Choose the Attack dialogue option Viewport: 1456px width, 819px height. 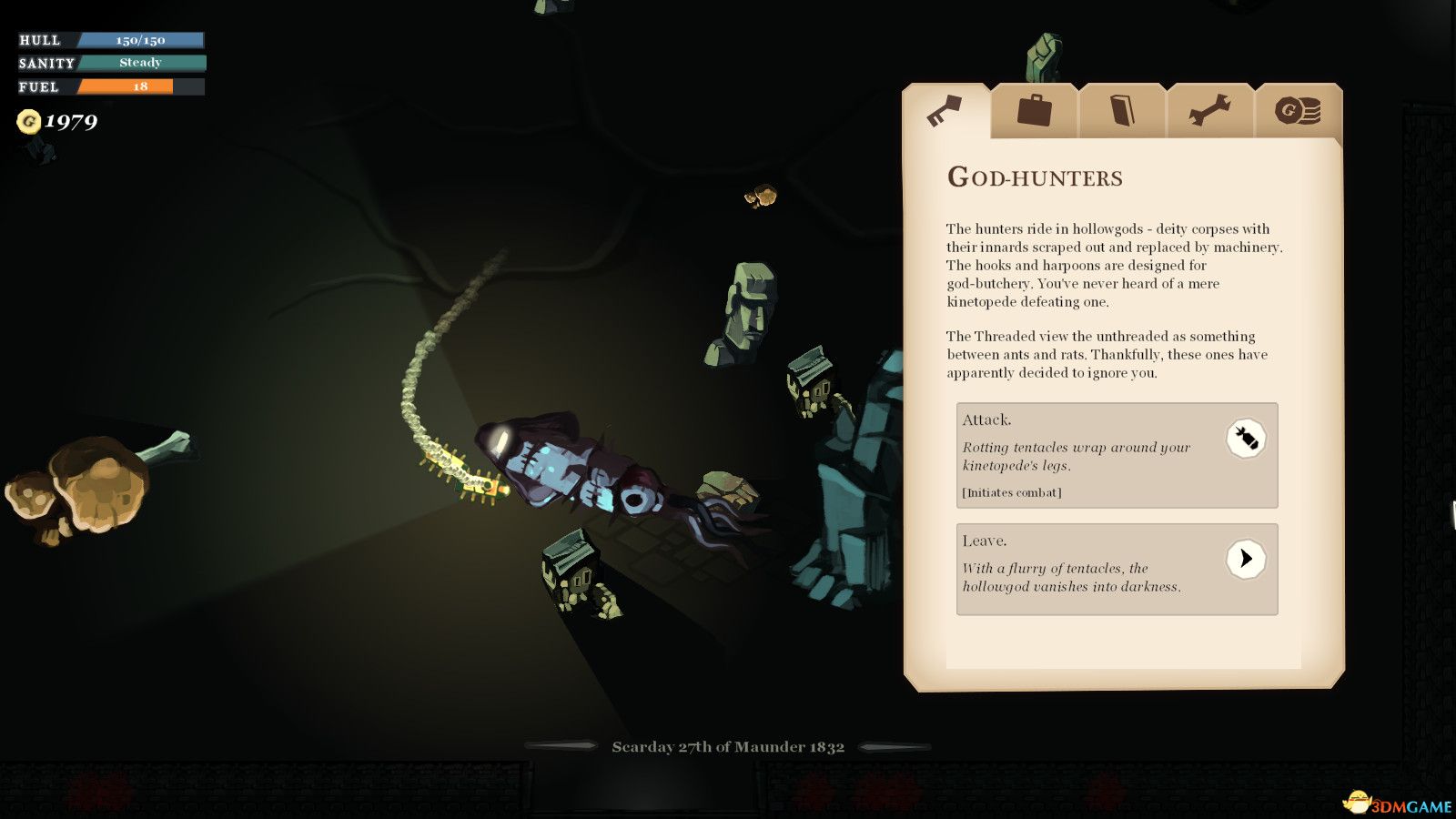pos(1117,455)
